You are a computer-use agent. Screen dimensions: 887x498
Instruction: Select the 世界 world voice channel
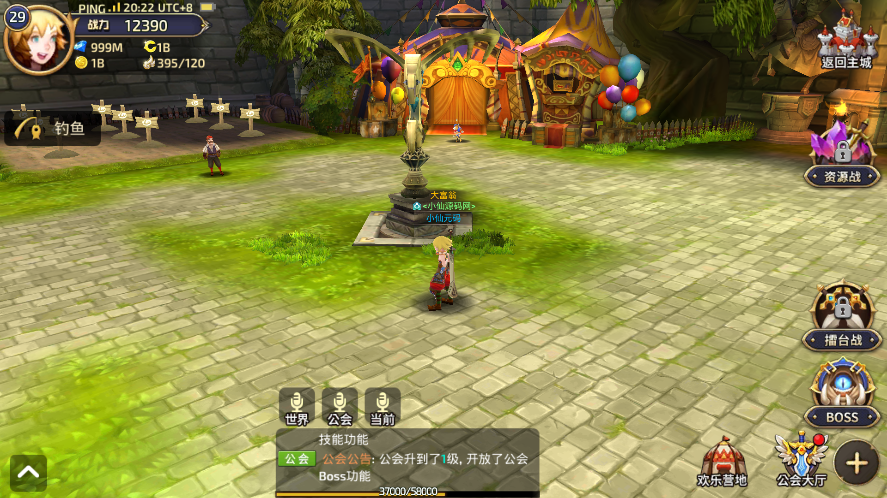click(x=297, y=408)
